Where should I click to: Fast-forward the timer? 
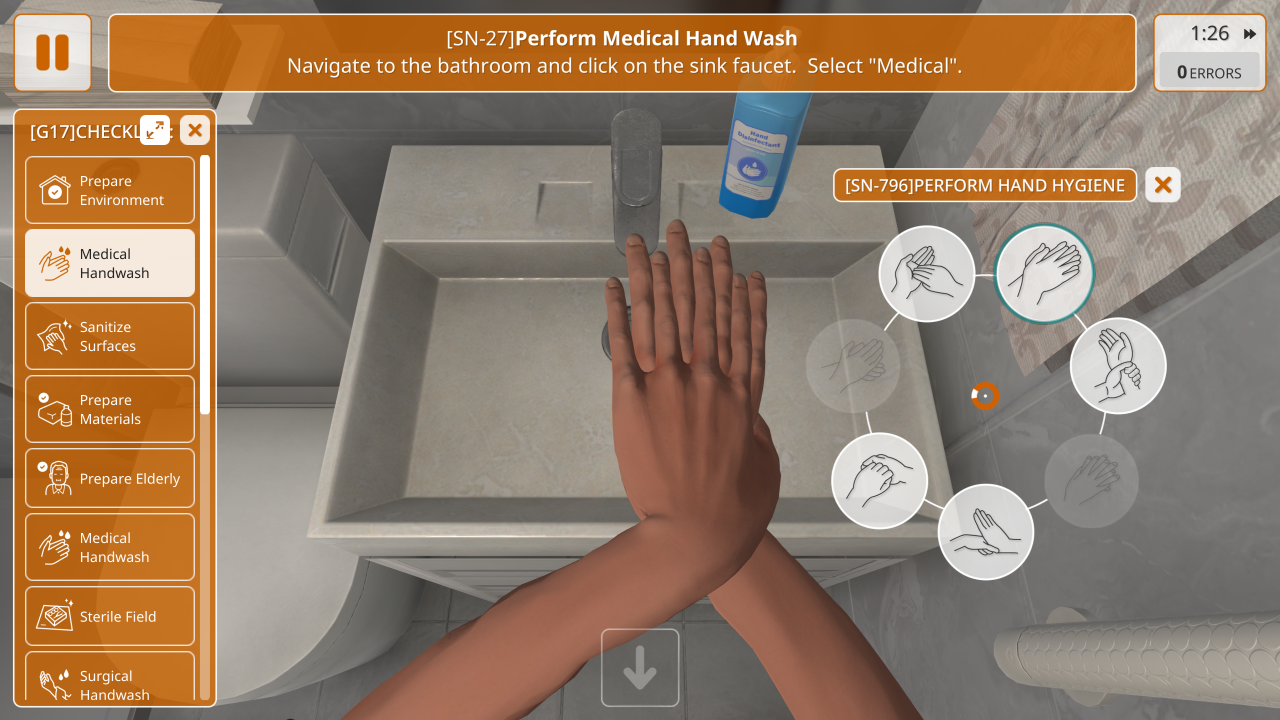tap(1250, 34)
